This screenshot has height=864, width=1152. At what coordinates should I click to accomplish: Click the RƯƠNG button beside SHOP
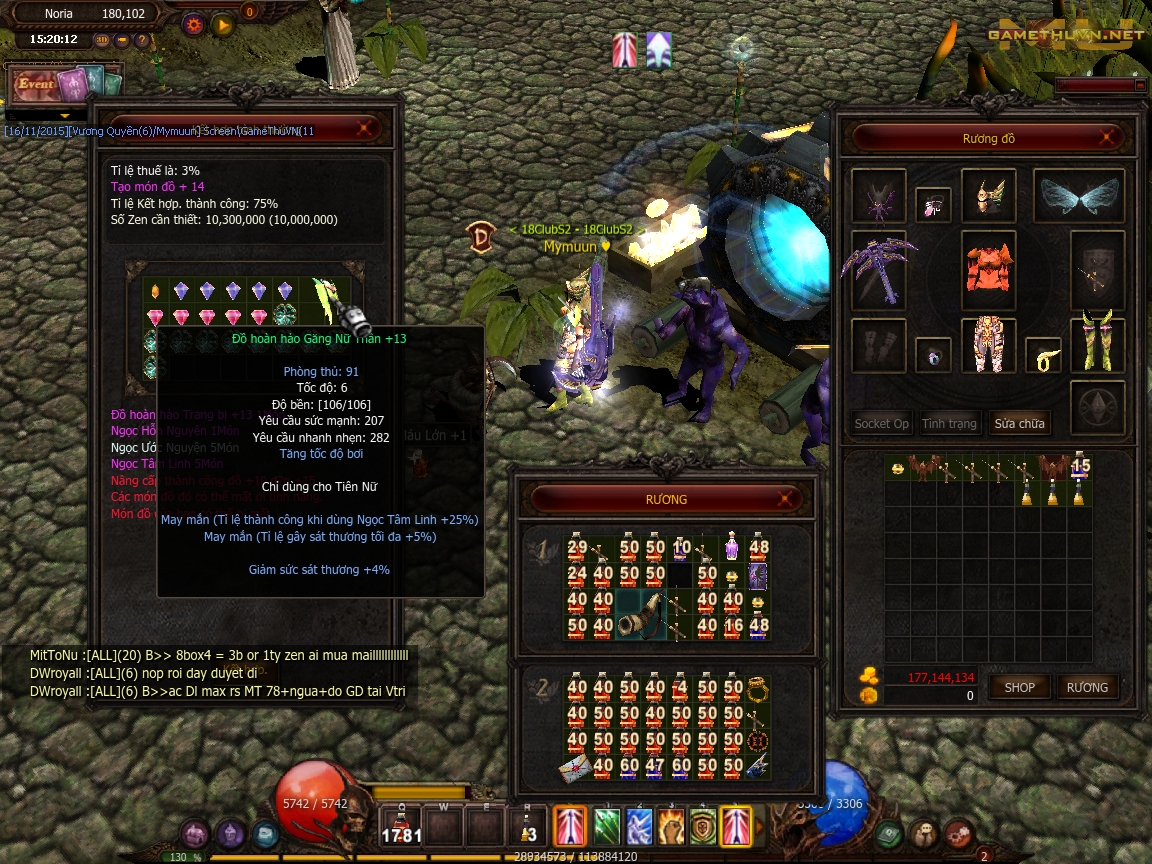pos(1087,687)
